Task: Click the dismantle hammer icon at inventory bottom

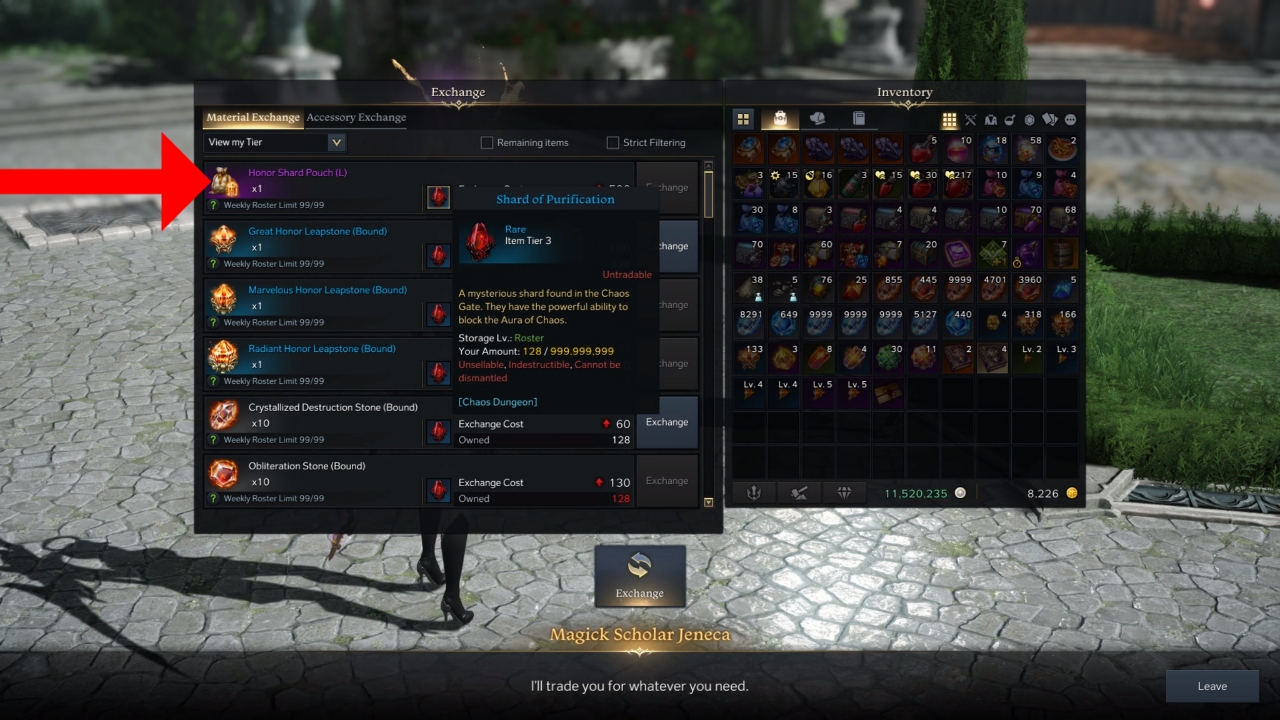Action: point(798,492)
